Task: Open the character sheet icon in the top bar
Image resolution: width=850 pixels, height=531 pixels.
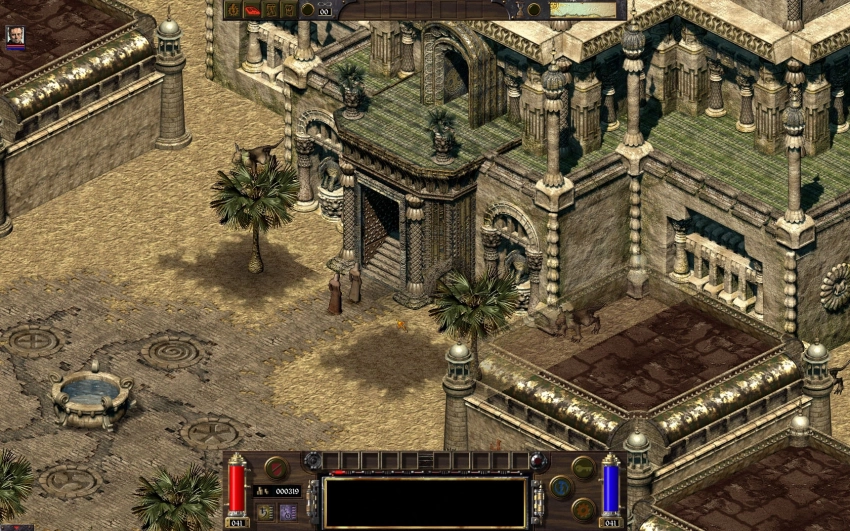Action: pos(234,10)
